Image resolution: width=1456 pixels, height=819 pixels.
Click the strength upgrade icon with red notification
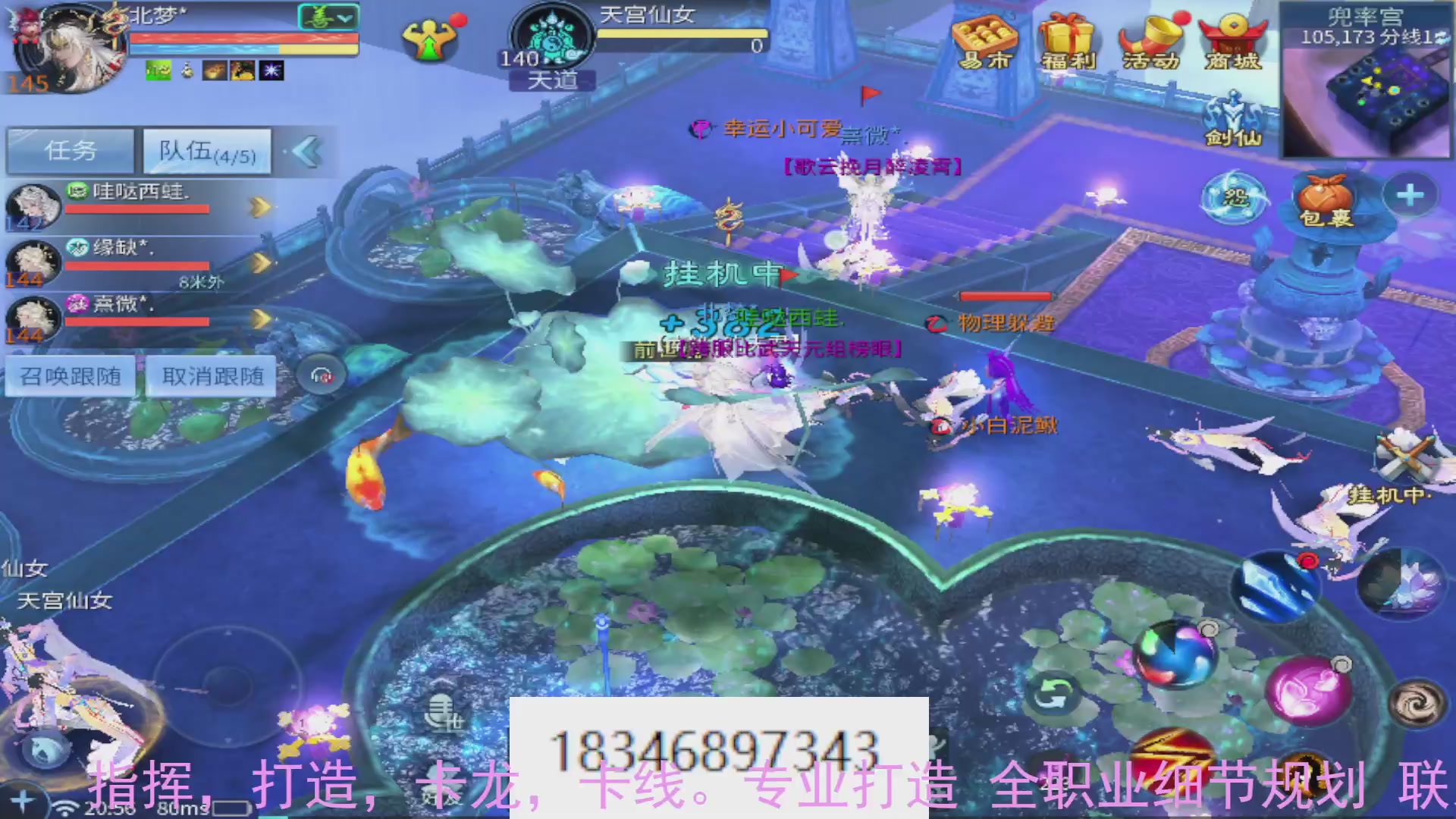(429, 38)
